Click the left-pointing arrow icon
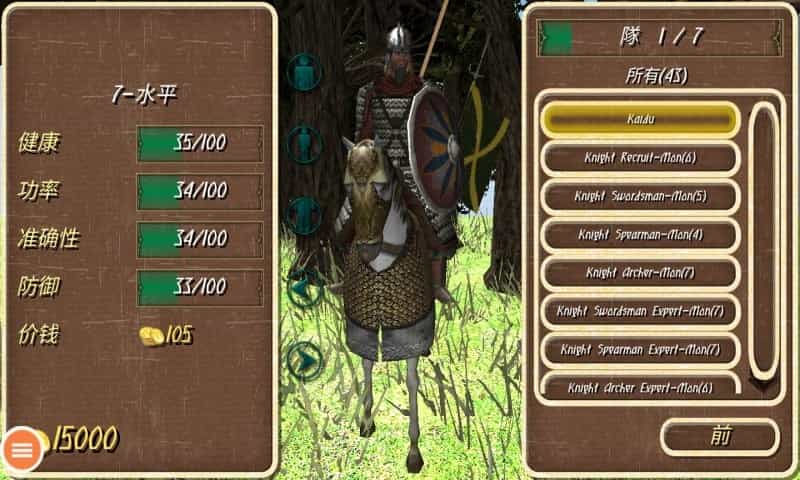Image resolution: width=800 pixels, height=480 pixels. [303, 286]
